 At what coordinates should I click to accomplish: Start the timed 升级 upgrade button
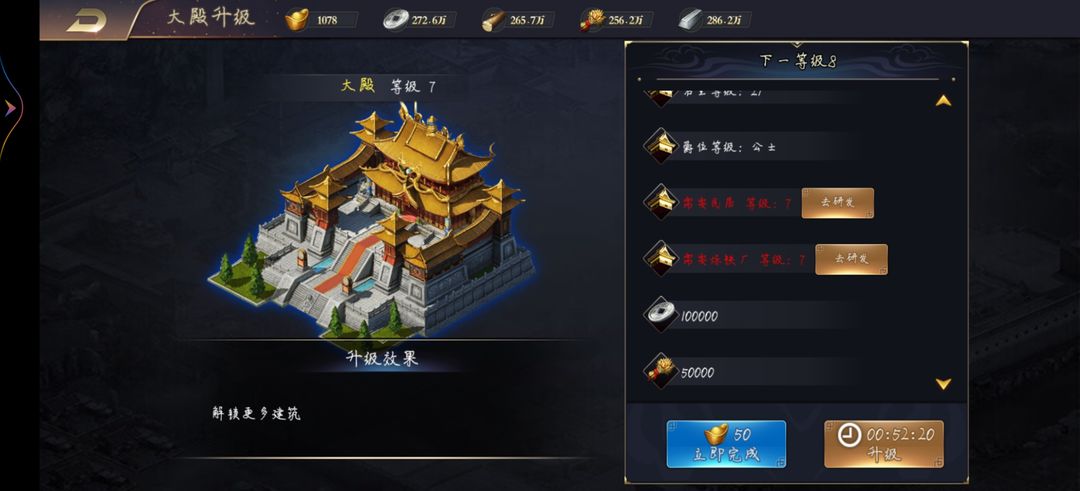click(883, 444)
